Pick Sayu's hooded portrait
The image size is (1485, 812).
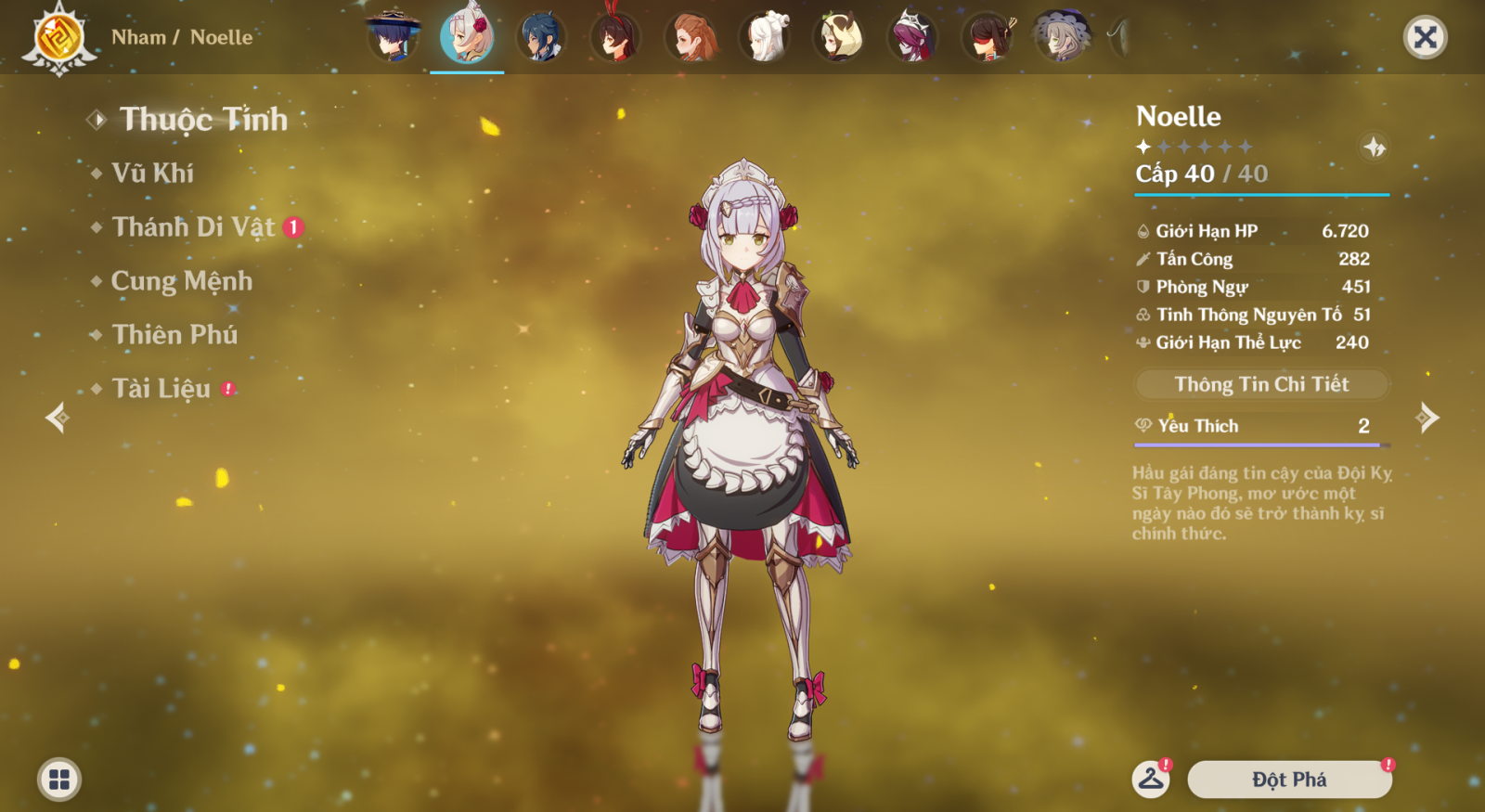tap(839, 37)
